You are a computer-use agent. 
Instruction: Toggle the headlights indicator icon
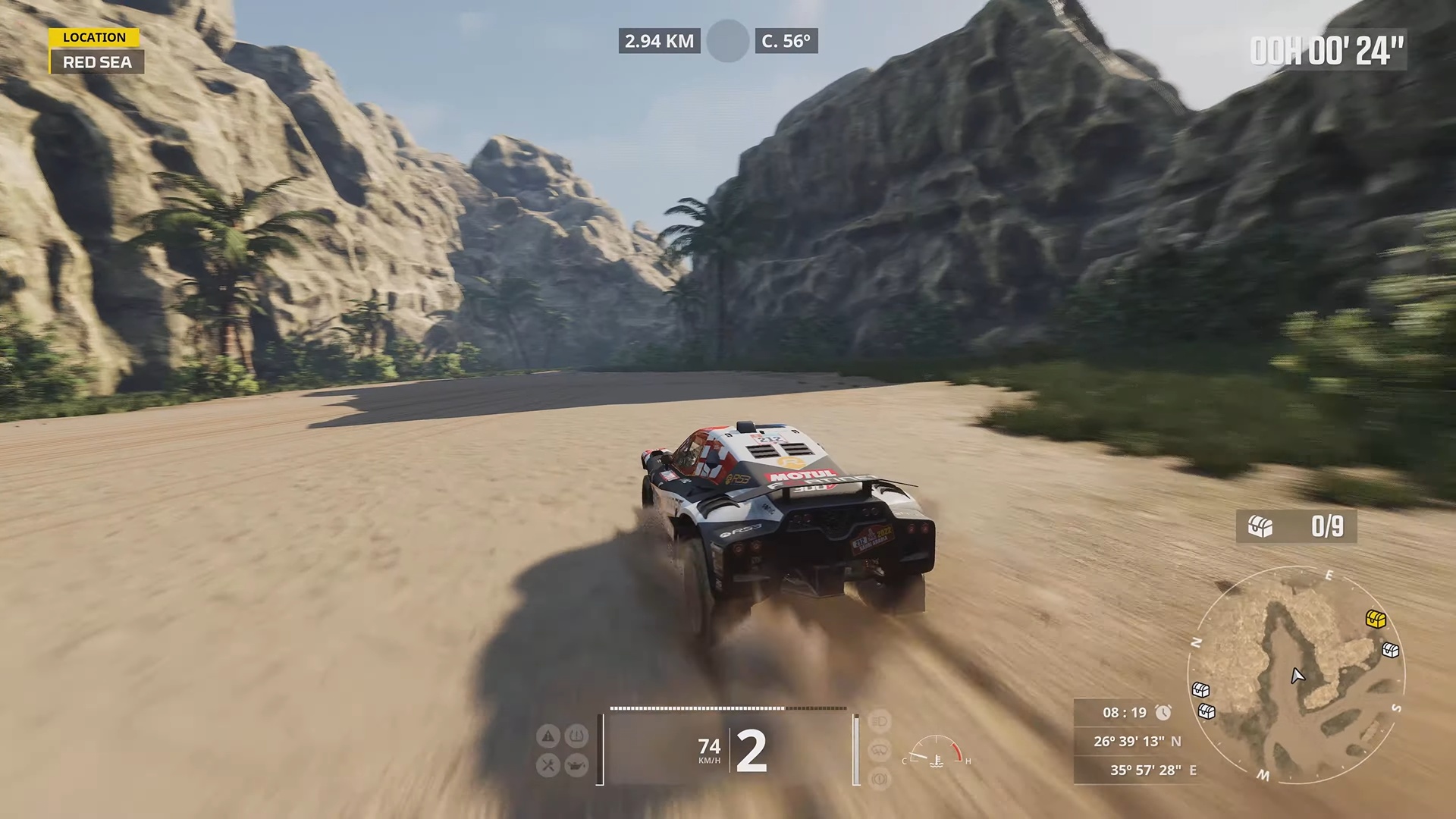click(x=879, y=721)
